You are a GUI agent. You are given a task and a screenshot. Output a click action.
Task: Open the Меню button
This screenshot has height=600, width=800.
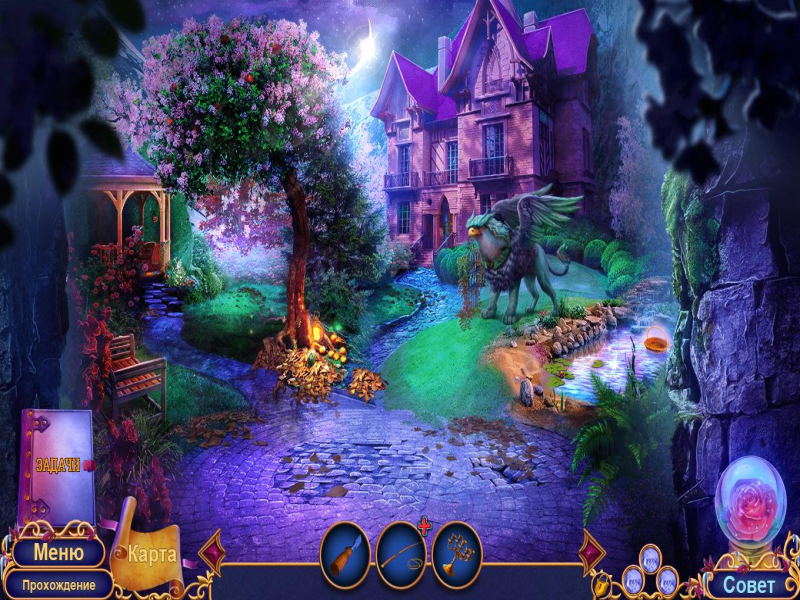pyautogui.click(x=58, y=552)
